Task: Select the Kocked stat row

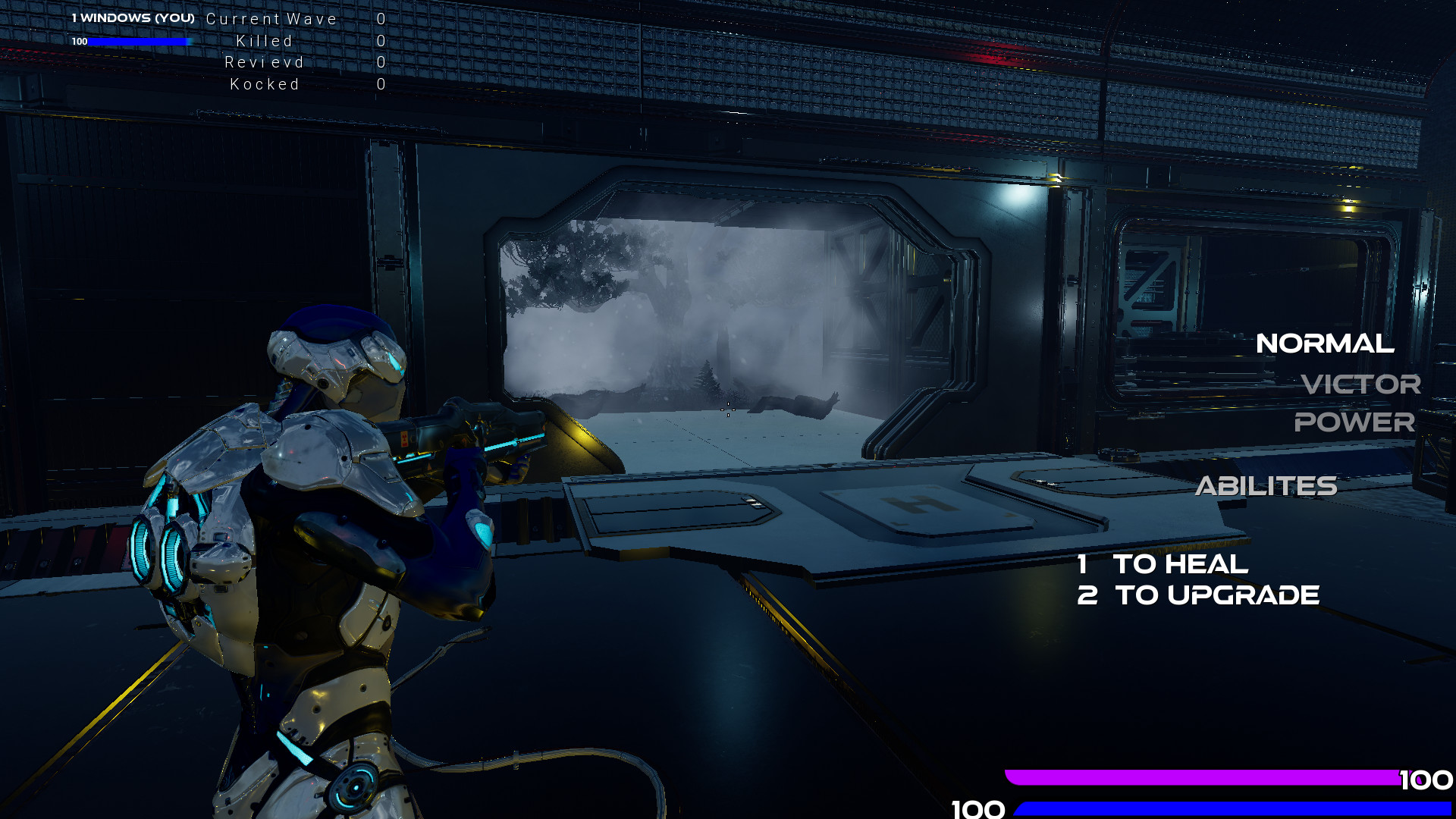Action: [265, 83]
